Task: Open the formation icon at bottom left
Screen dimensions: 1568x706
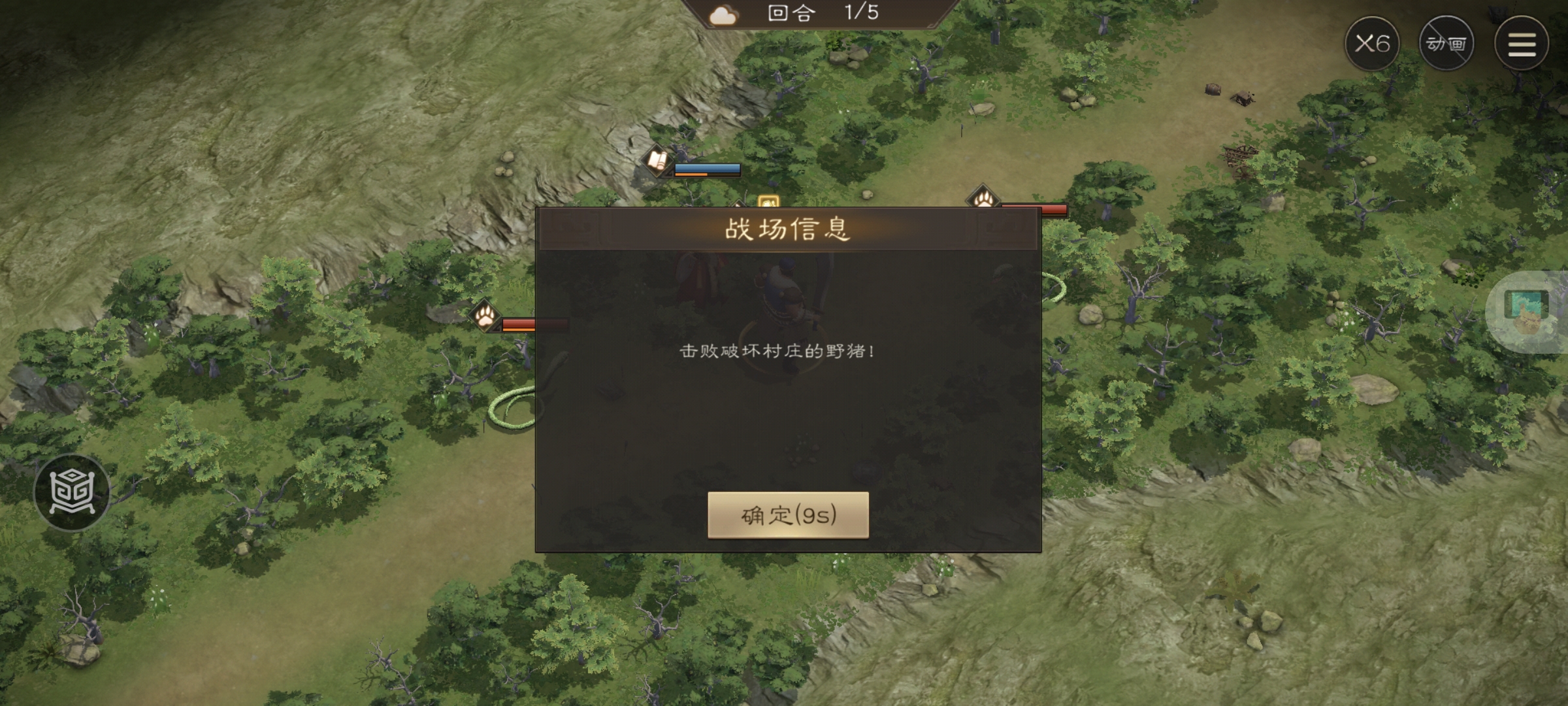Action: point(74,492)
